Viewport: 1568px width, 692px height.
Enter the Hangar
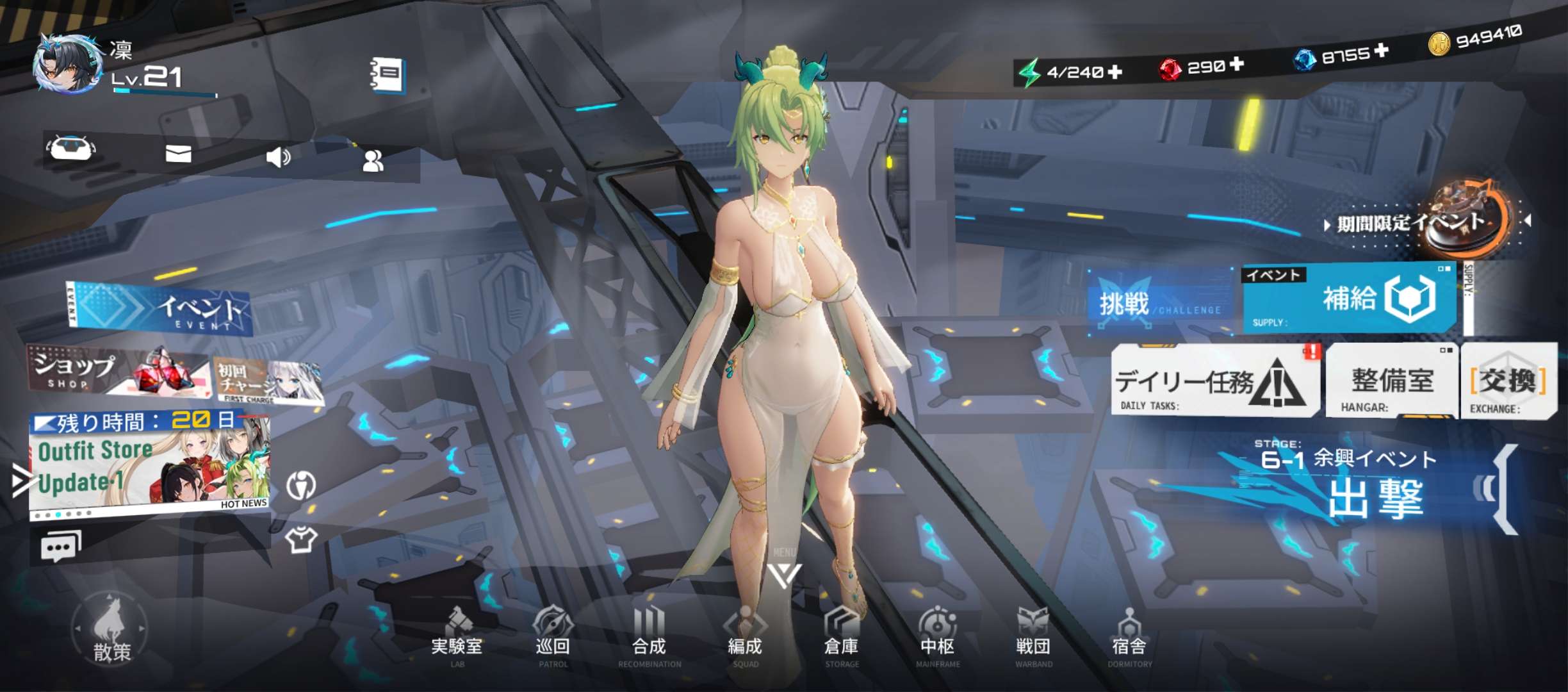click(1391, 381)
